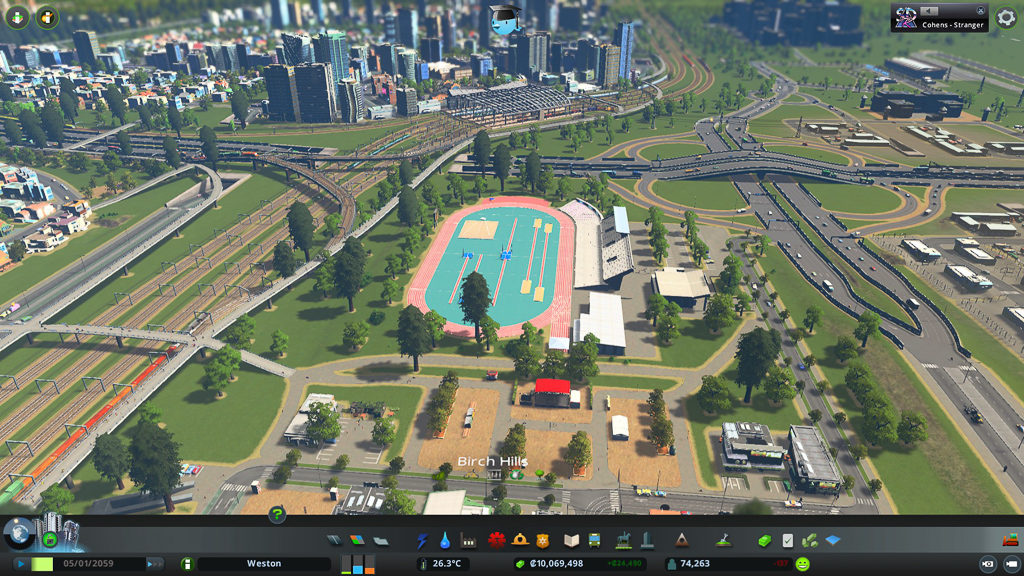
Task: Open the Water and Sewage menu
Action: (x=445, y=541)
